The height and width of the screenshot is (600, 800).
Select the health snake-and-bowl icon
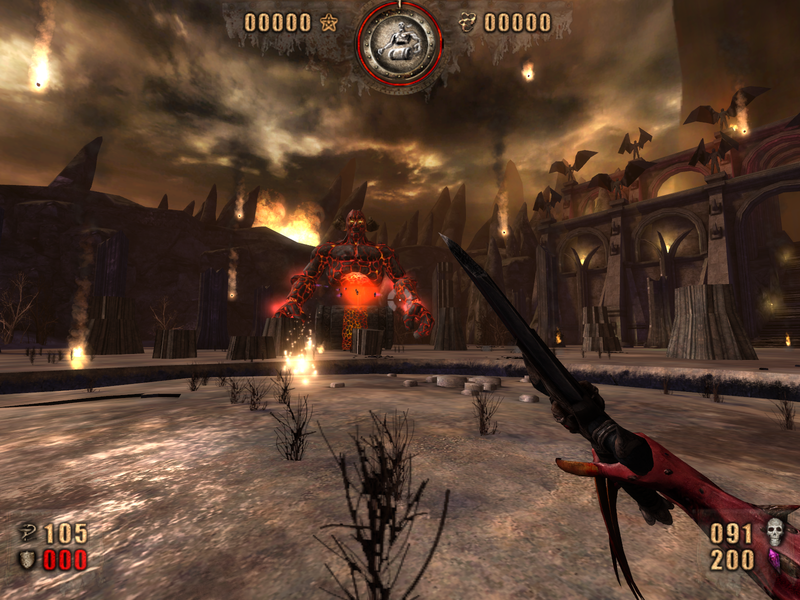pyautogui.click(x=25, y=534)
